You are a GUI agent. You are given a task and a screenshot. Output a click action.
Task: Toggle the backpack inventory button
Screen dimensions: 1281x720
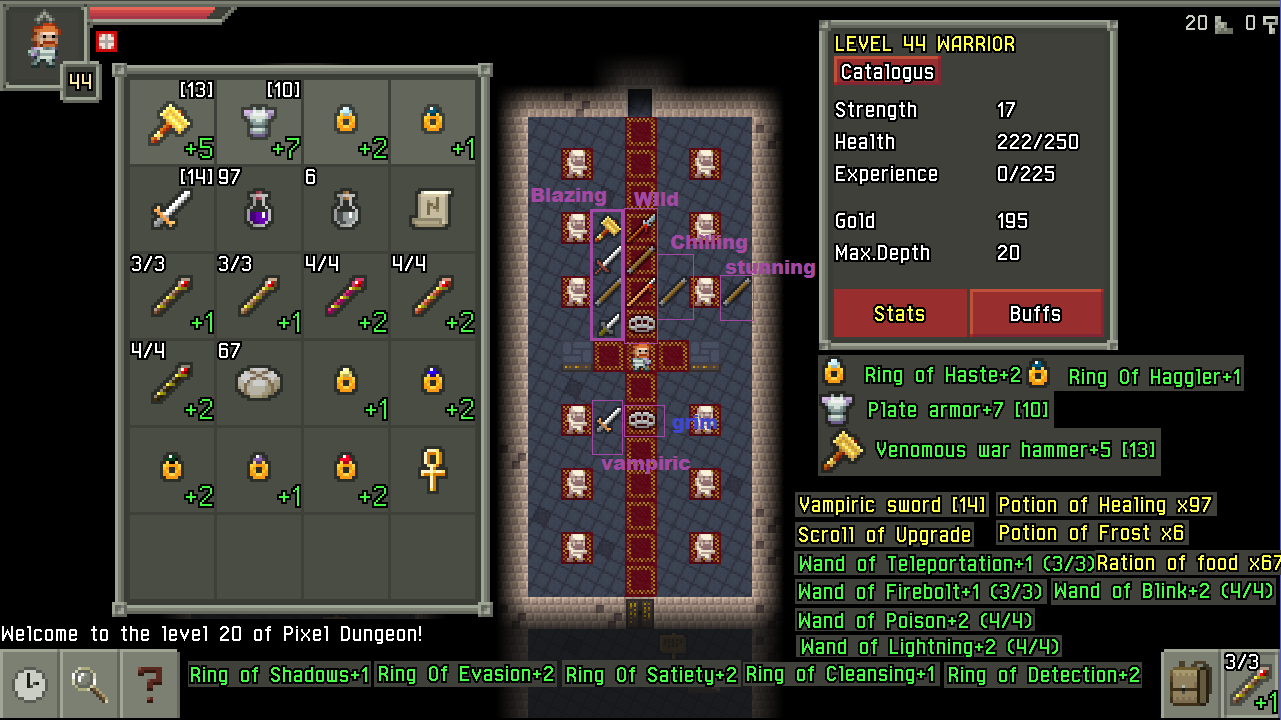coord(1190,684)
